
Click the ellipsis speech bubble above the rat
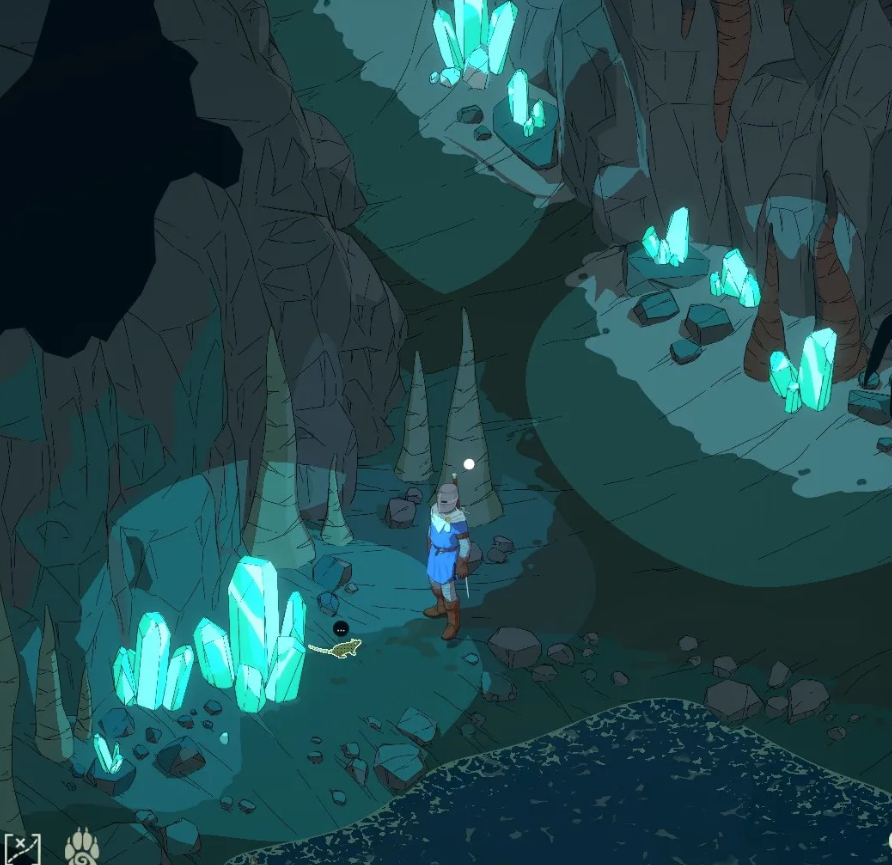[x=341, y=629]
